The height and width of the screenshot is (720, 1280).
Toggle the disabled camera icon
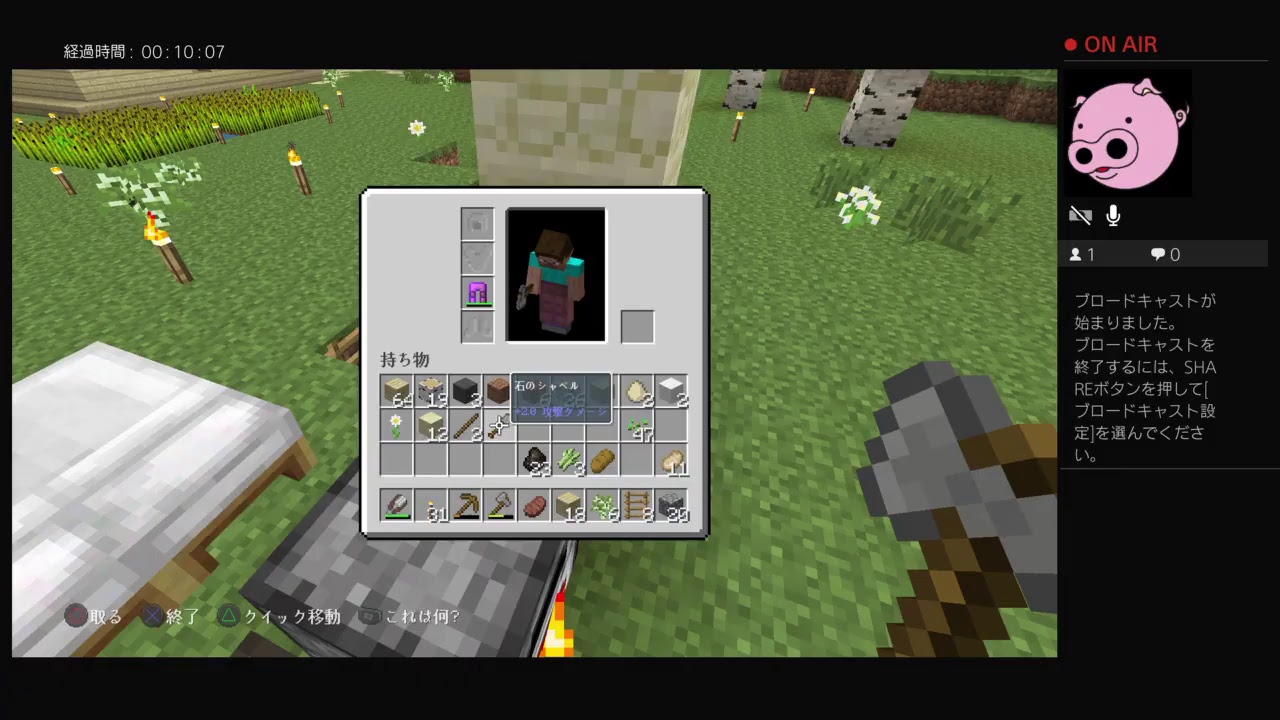tap(1080, 215)
